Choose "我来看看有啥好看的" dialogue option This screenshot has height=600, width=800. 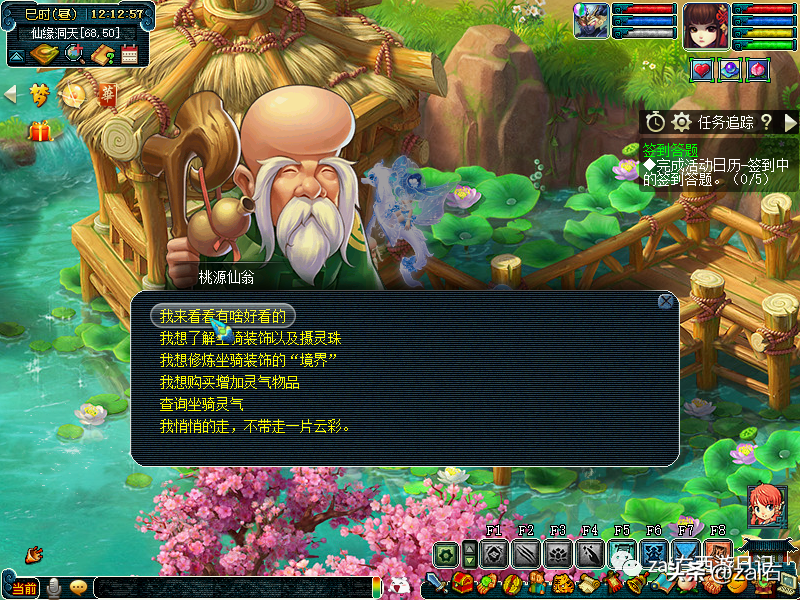point(223,316)
